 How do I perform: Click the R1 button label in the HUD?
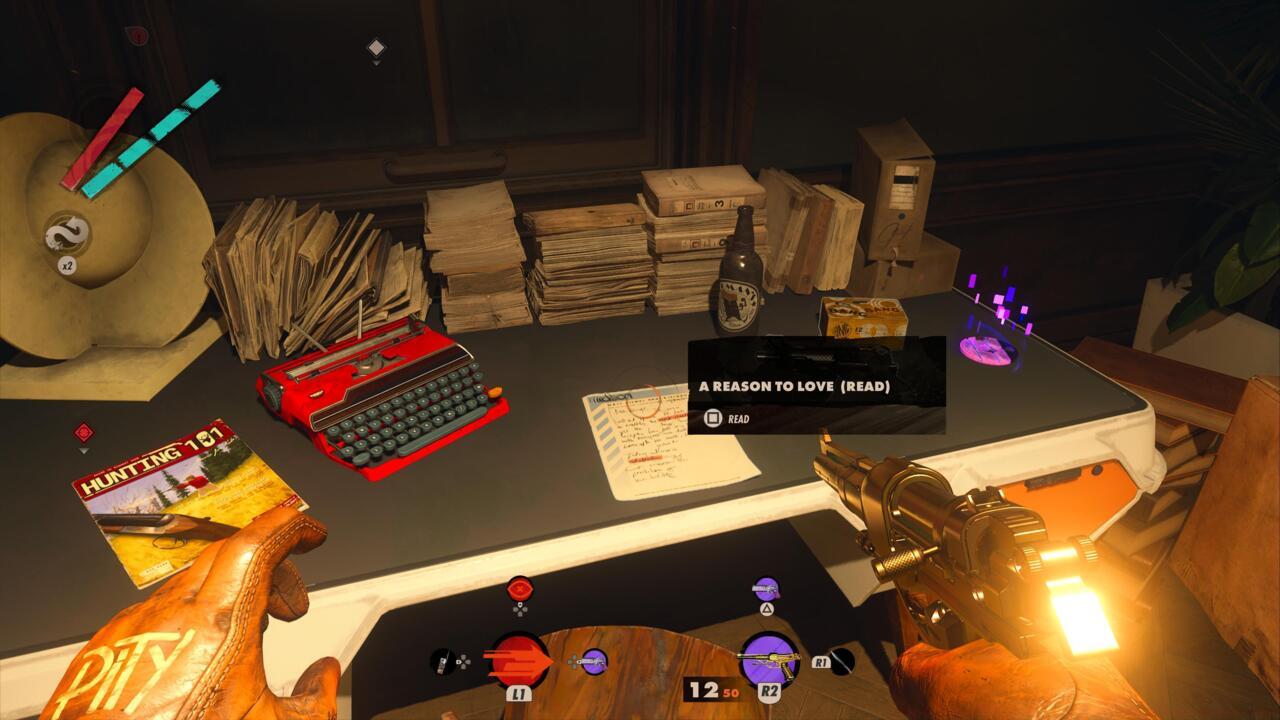[x=820, y=661]
